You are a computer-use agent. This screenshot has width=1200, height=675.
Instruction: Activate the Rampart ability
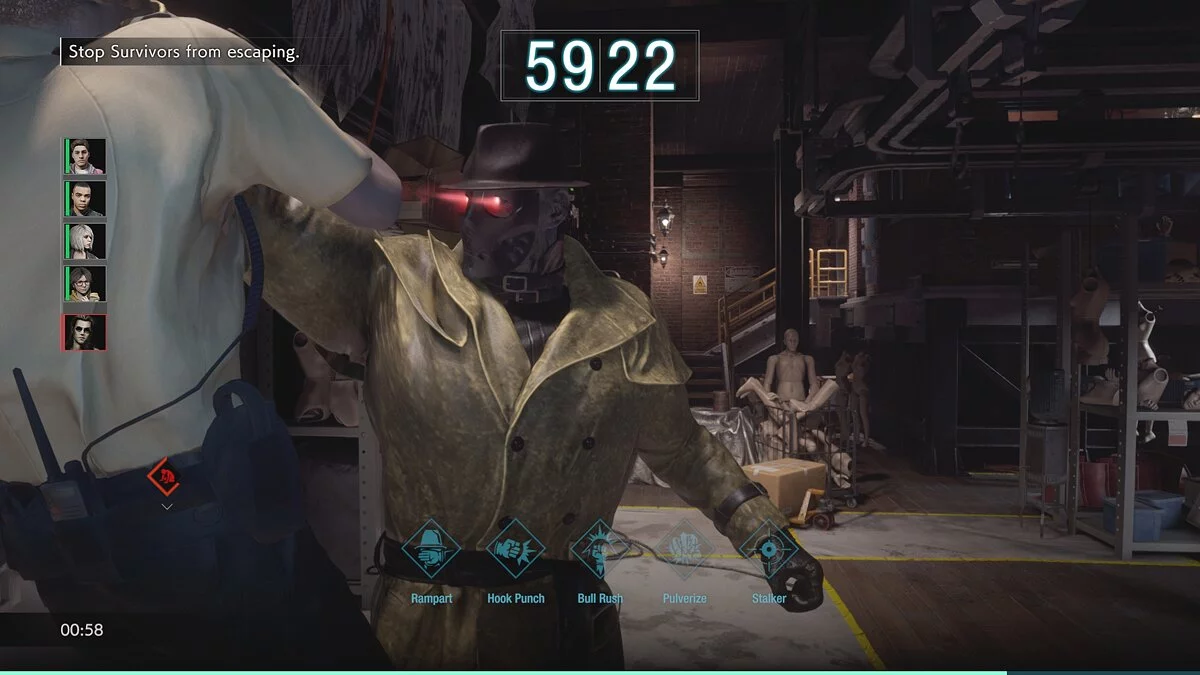(431, 549)
